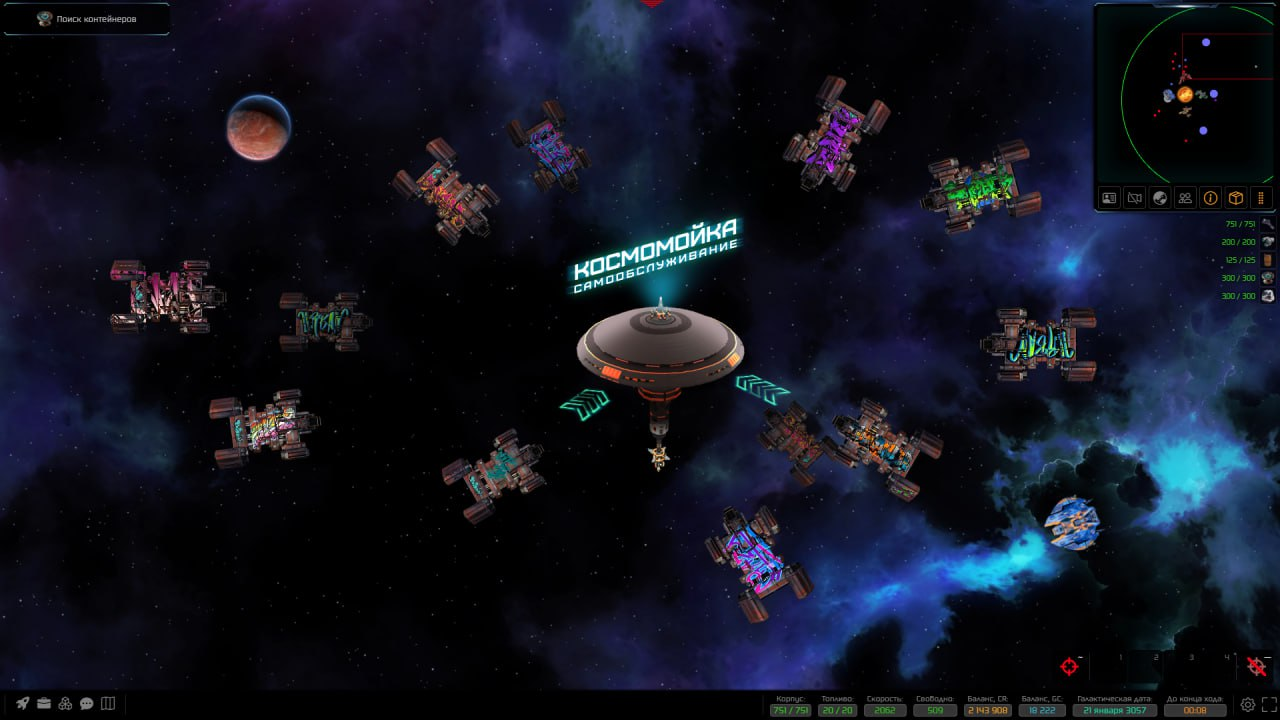Image resolution: width=1280 pixels, height=720 pixels.
Task: Open the briefcase inventory menu
Action: coord(44,703)
